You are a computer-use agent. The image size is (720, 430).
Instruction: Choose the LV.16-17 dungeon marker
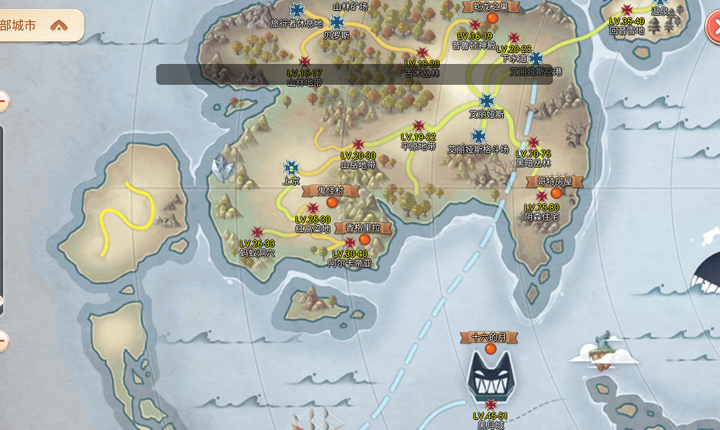point(304,62)
